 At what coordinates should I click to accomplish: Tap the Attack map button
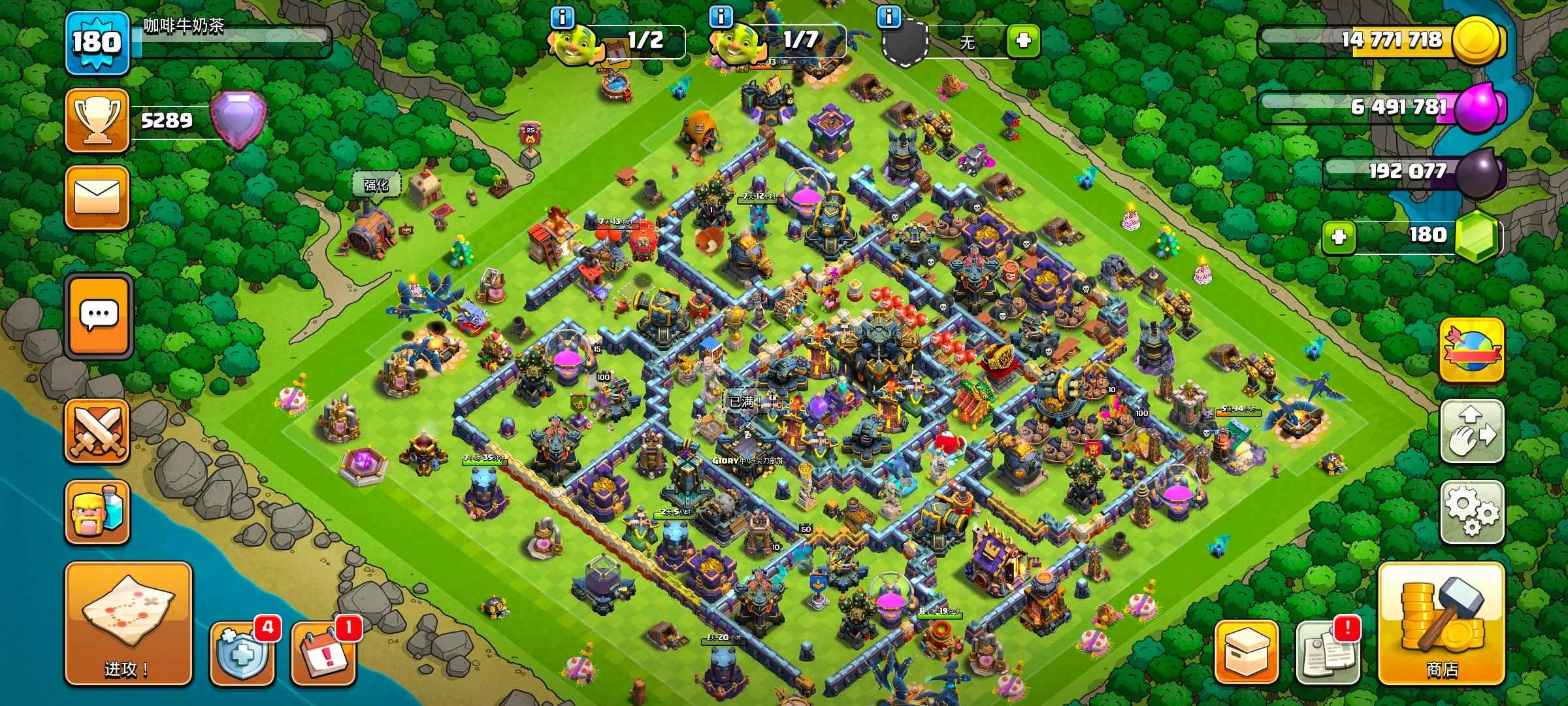tap(128, 623)
